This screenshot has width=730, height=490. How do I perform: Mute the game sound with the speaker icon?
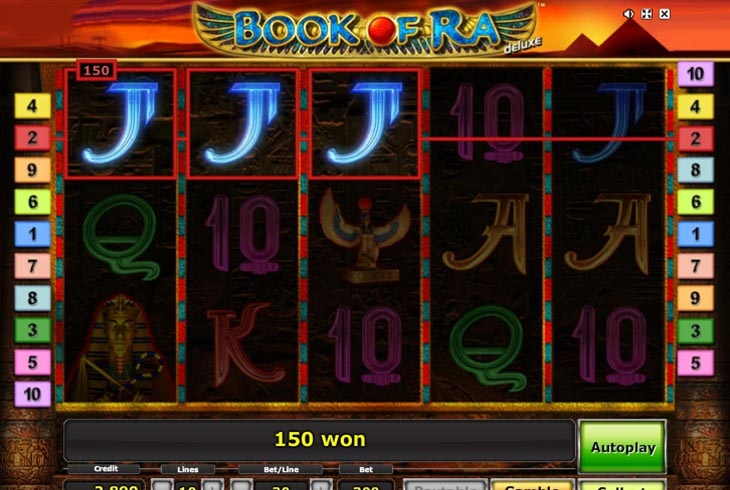629,14
